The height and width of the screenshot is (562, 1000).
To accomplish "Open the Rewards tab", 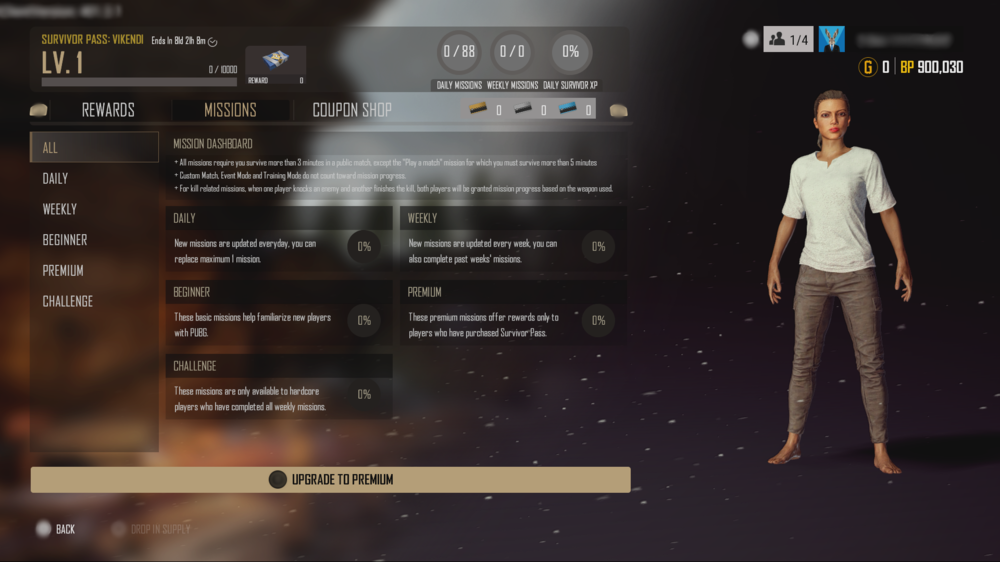I will coord(108,110).
